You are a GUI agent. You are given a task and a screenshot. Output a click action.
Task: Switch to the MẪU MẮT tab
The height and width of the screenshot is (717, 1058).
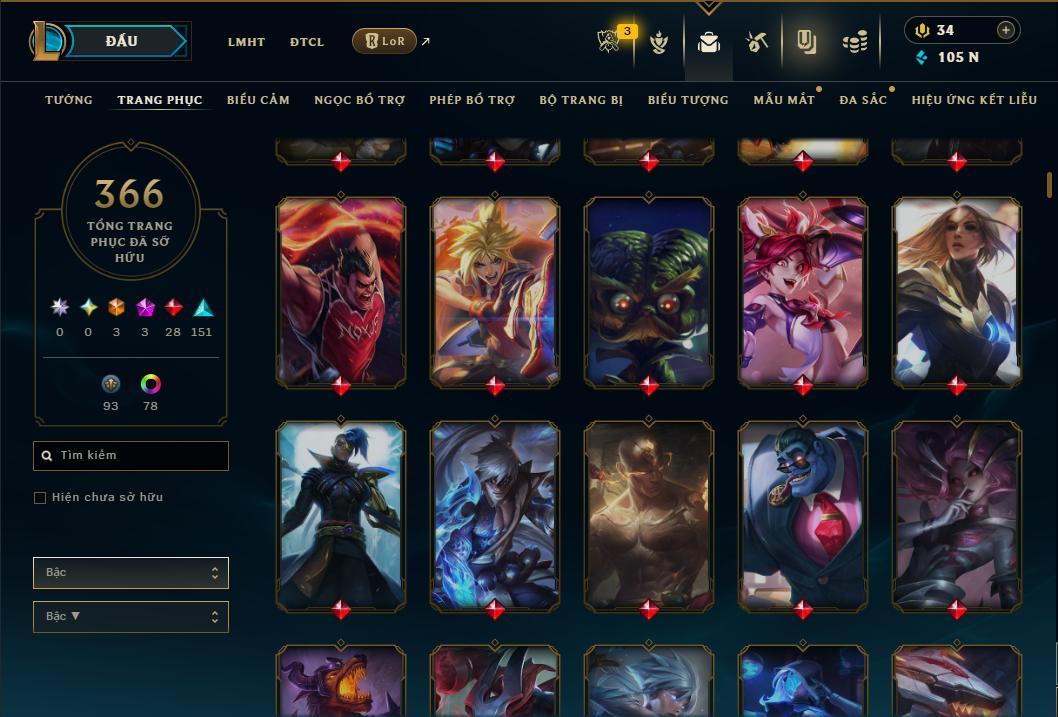tap(784, 100)
